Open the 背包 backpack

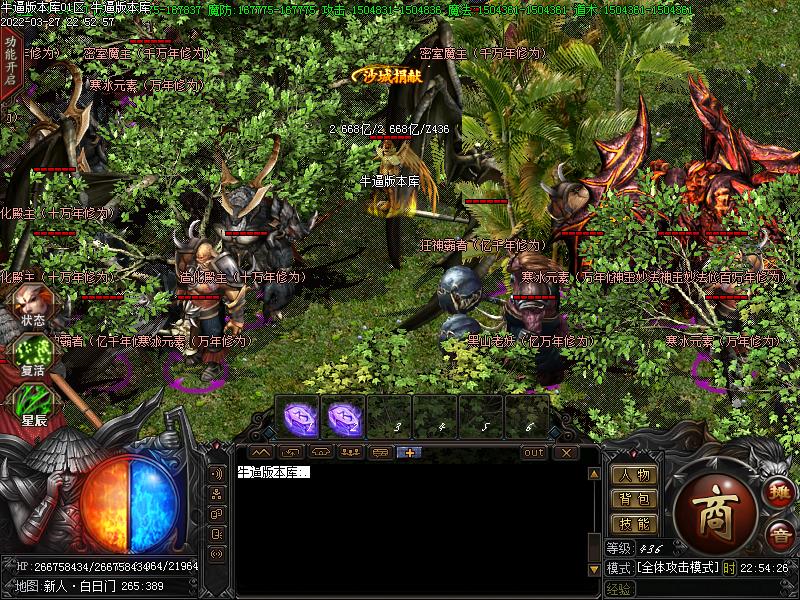point(634,499)
